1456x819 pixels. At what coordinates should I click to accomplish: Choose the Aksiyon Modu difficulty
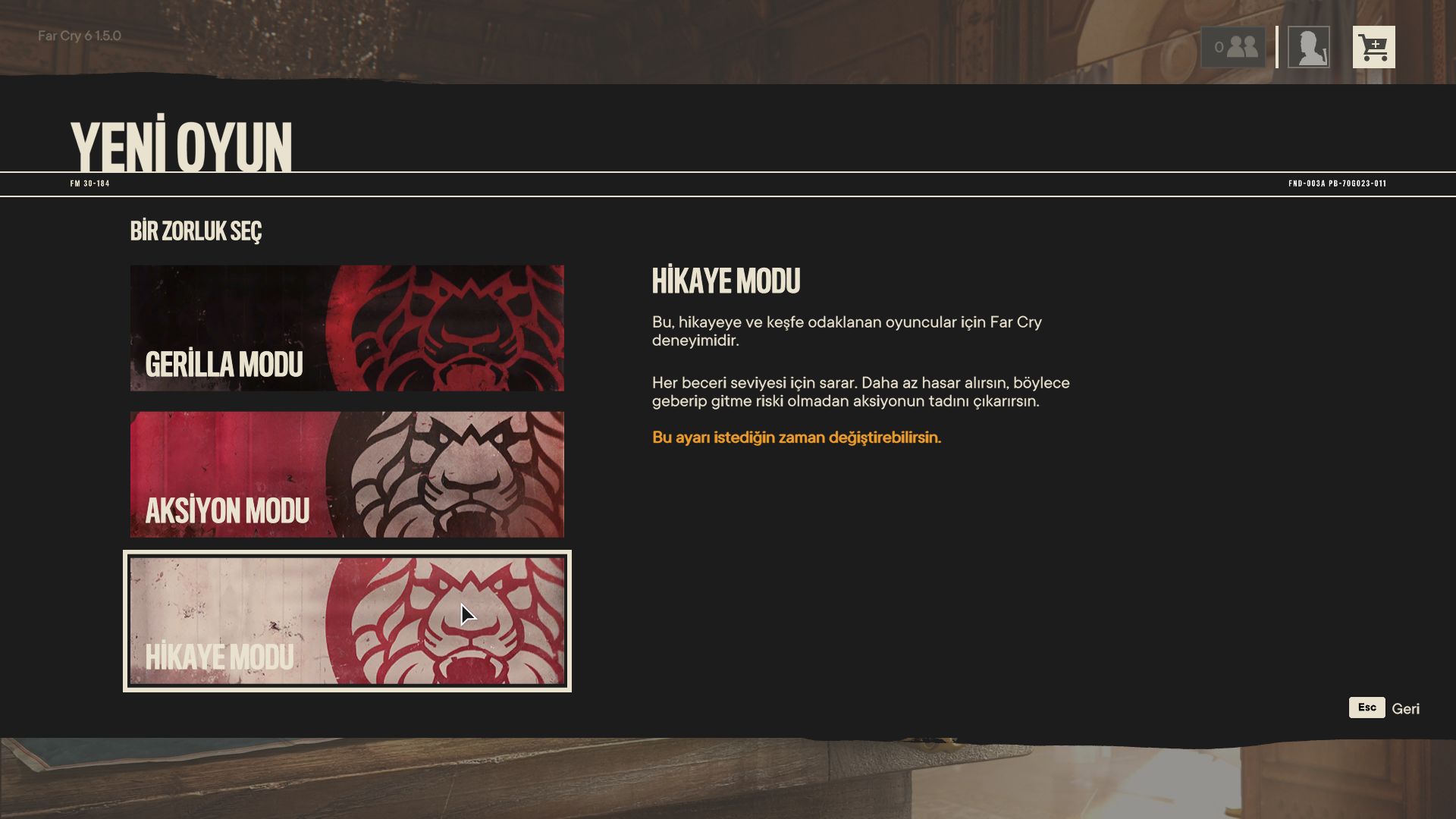point(347,474)
